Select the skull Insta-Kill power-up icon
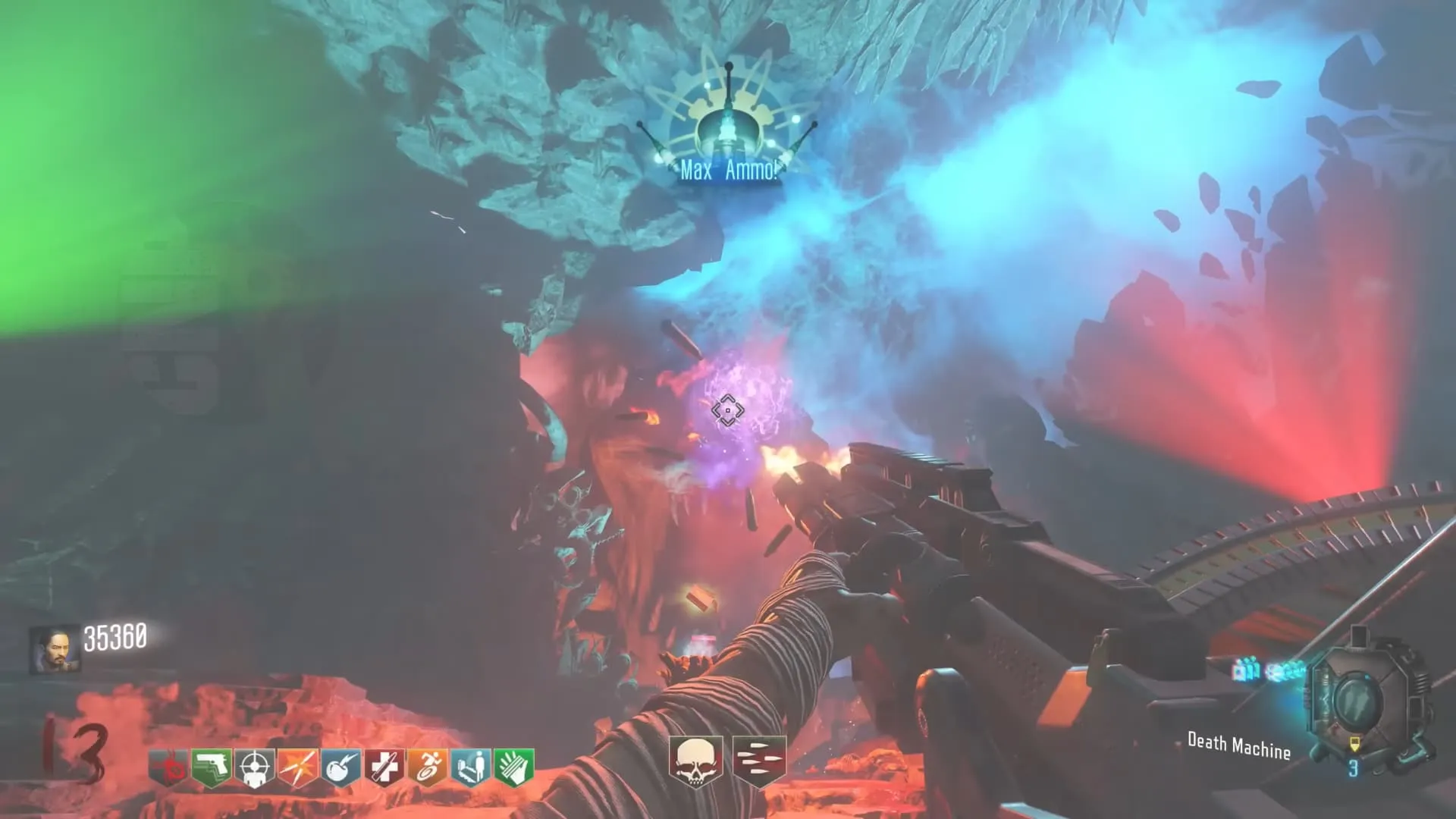 [695, 760]
